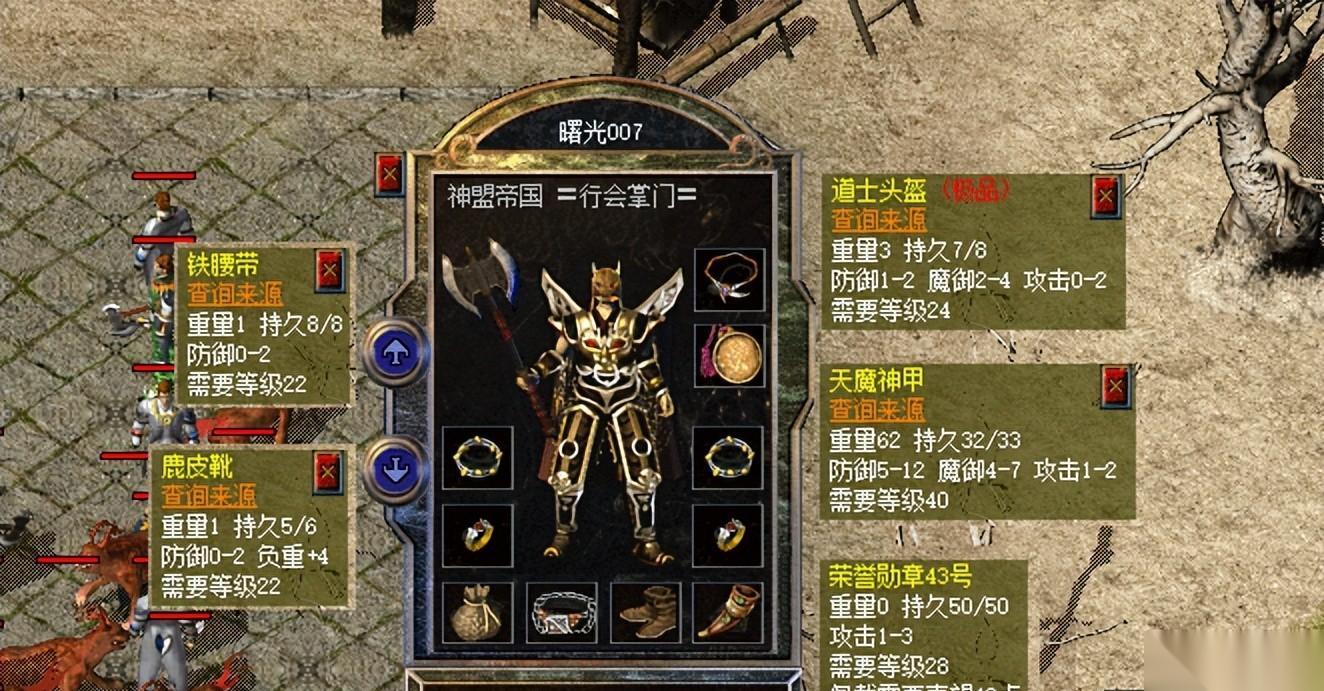1324x691 pixels.
Task: Click the blue down arrow button
Action: click(396, 467)
